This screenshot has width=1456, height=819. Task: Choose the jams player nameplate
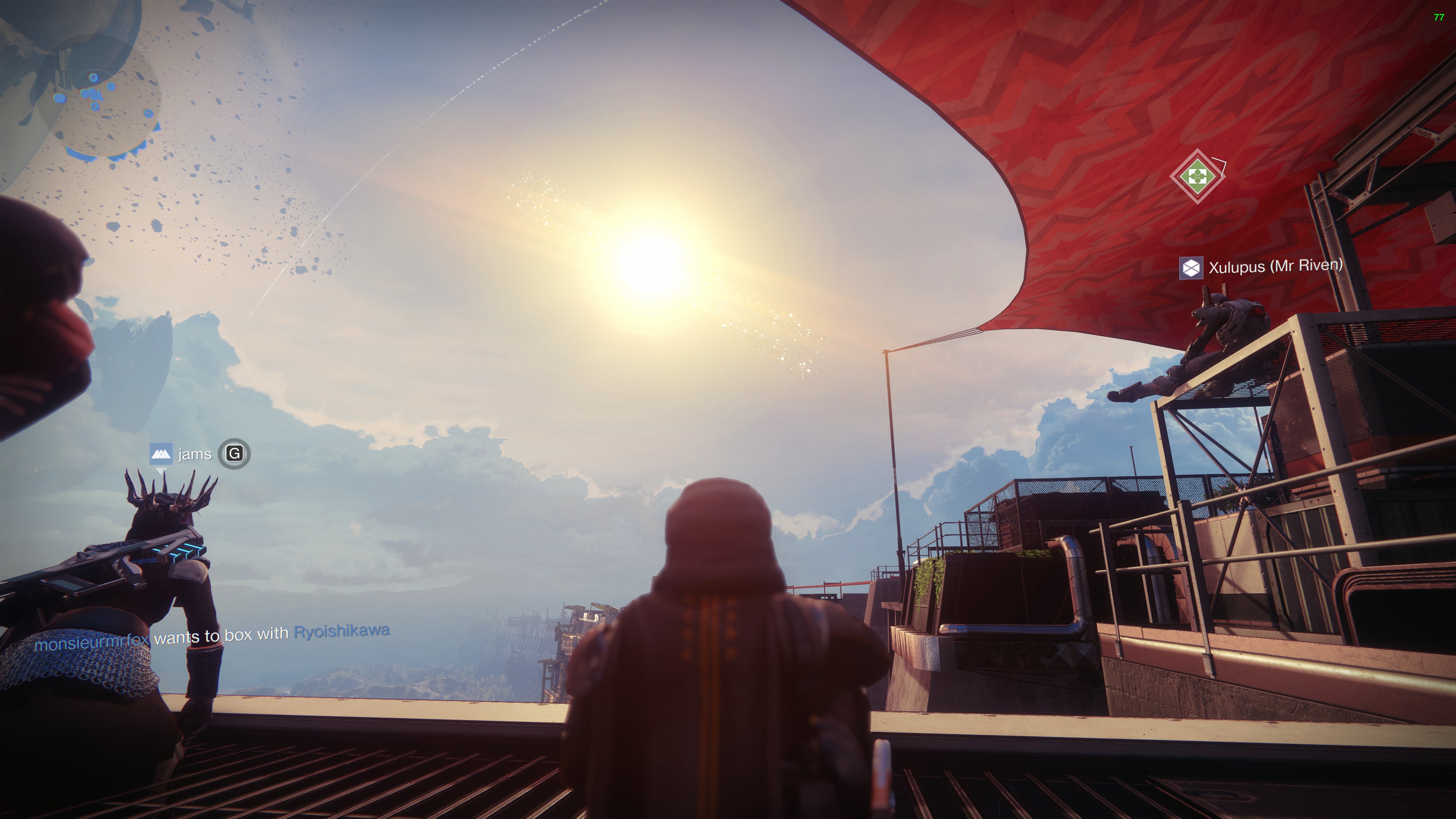tap(194, 455)
